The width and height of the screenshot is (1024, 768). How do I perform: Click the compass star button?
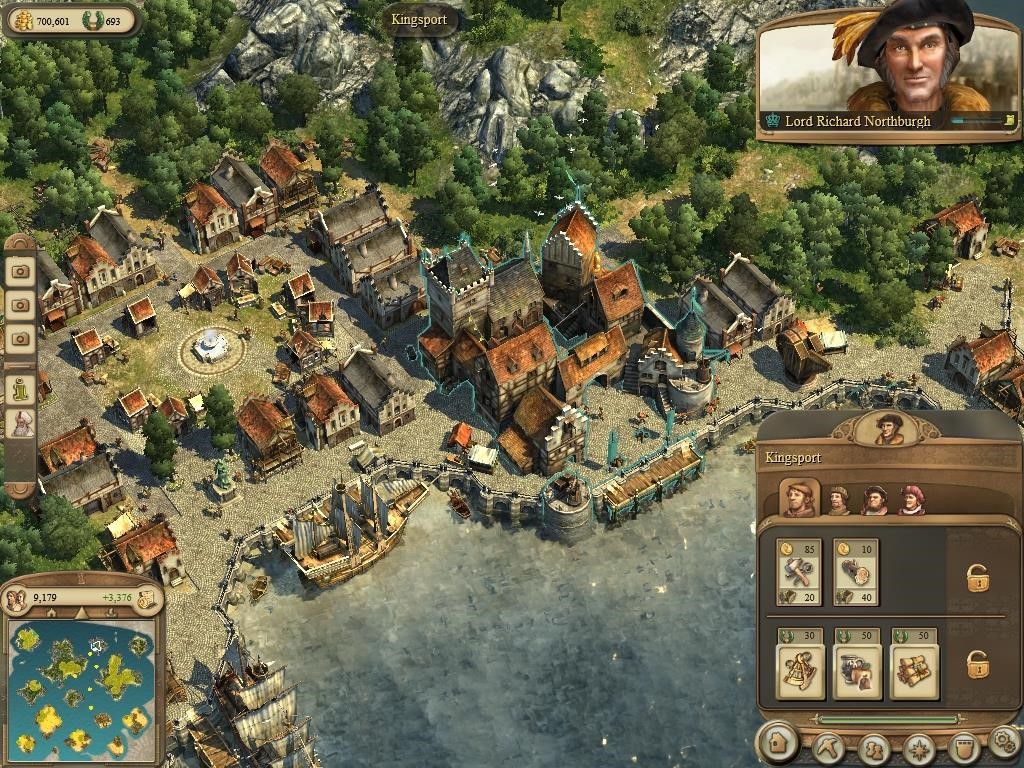[x=918, y=747]
